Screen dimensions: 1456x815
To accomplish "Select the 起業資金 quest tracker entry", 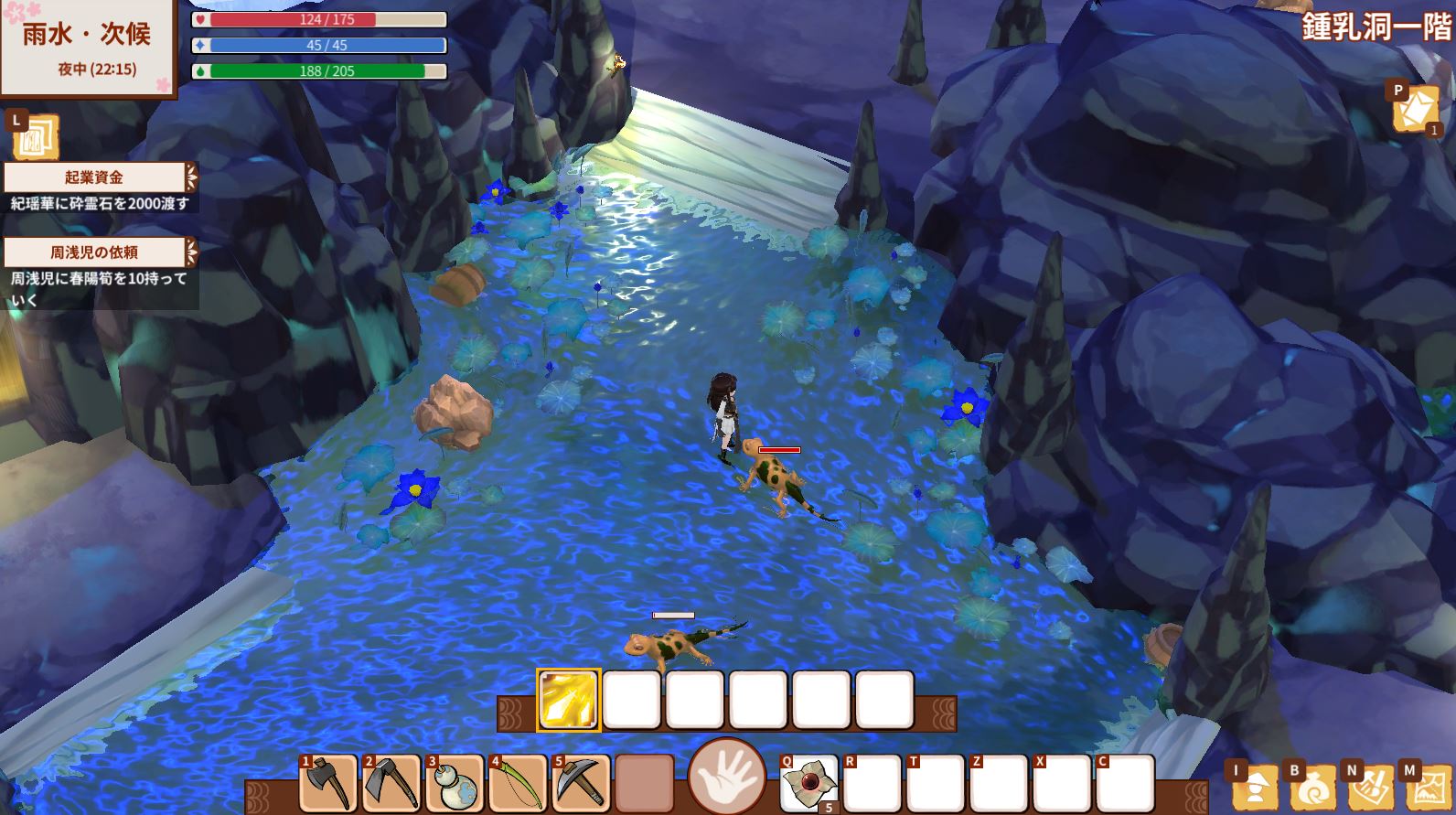I will [x=95, y=177].
